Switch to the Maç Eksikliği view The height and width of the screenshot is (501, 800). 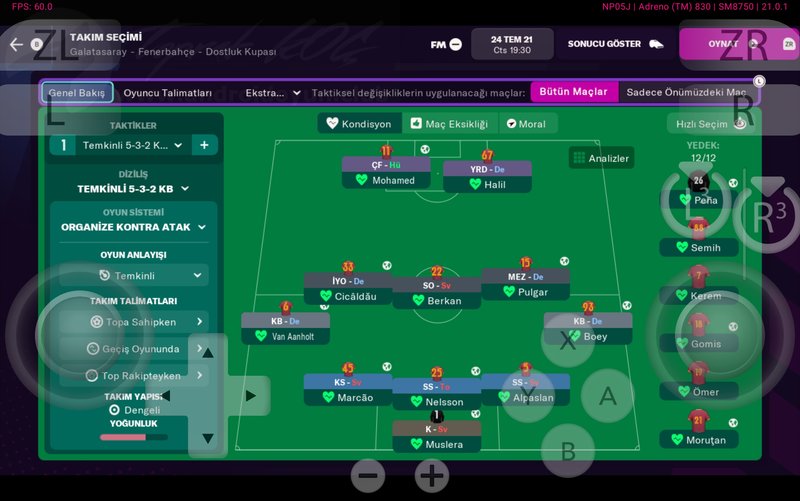pos(449,124)
